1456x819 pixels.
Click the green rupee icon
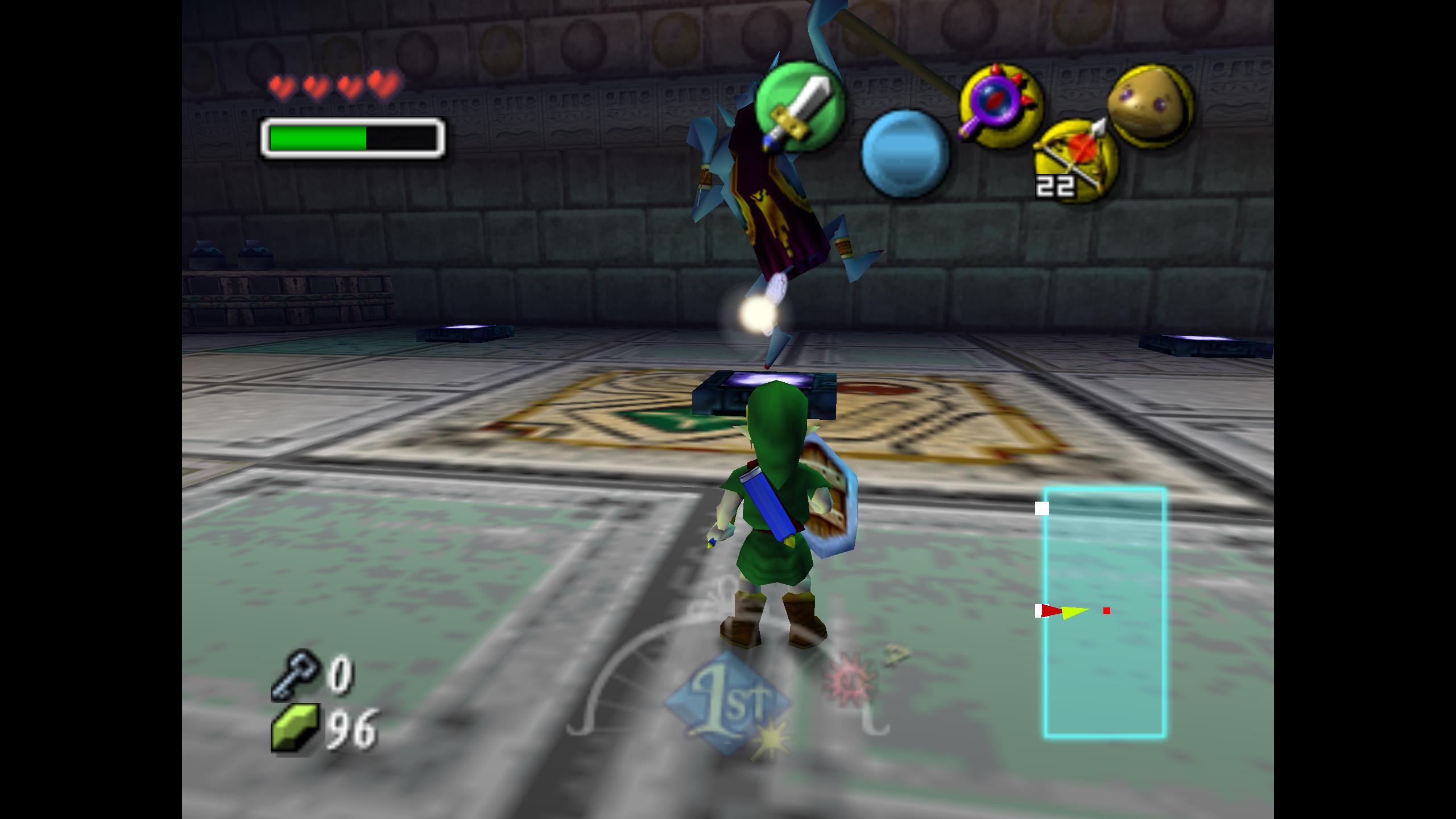click(295, 729)
